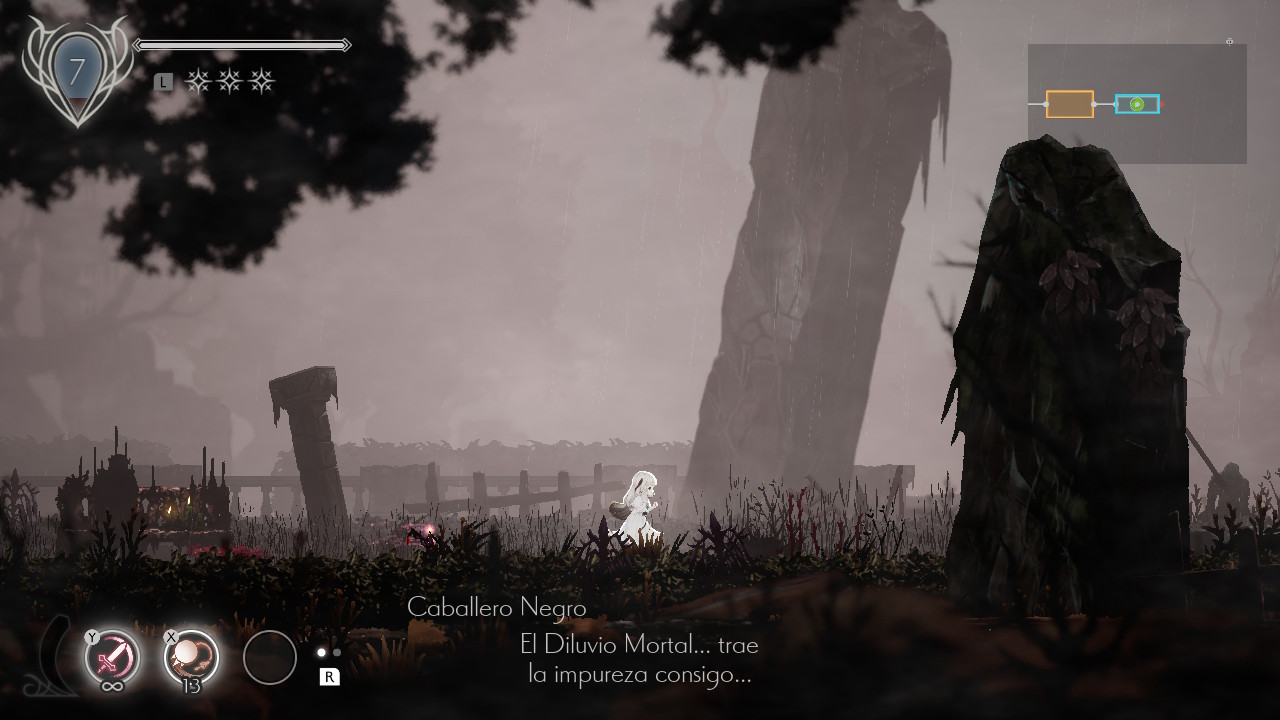Select the sword attack skill icon
Screen dimensions: 1280x720
(112, 657)
